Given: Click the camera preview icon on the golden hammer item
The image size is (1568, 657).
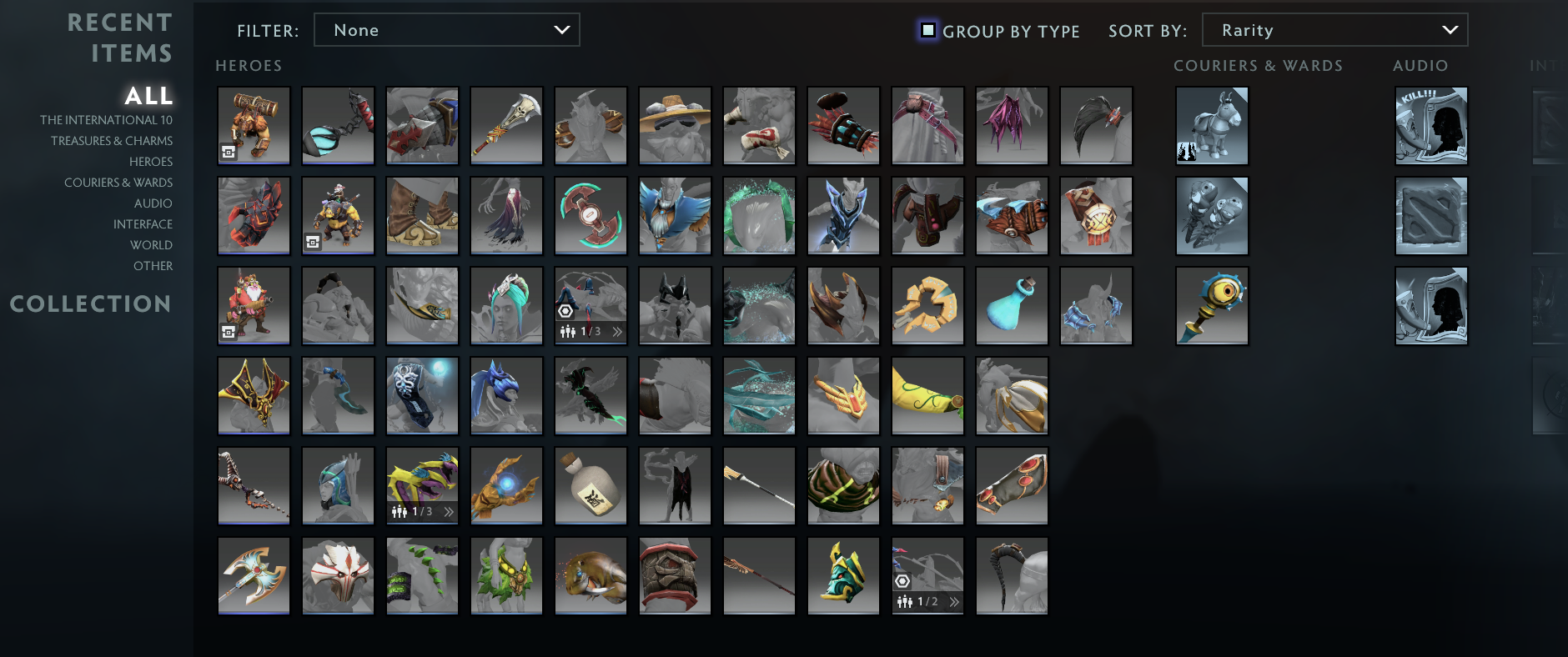Looking at the screenshot, I should pos(228,152).
